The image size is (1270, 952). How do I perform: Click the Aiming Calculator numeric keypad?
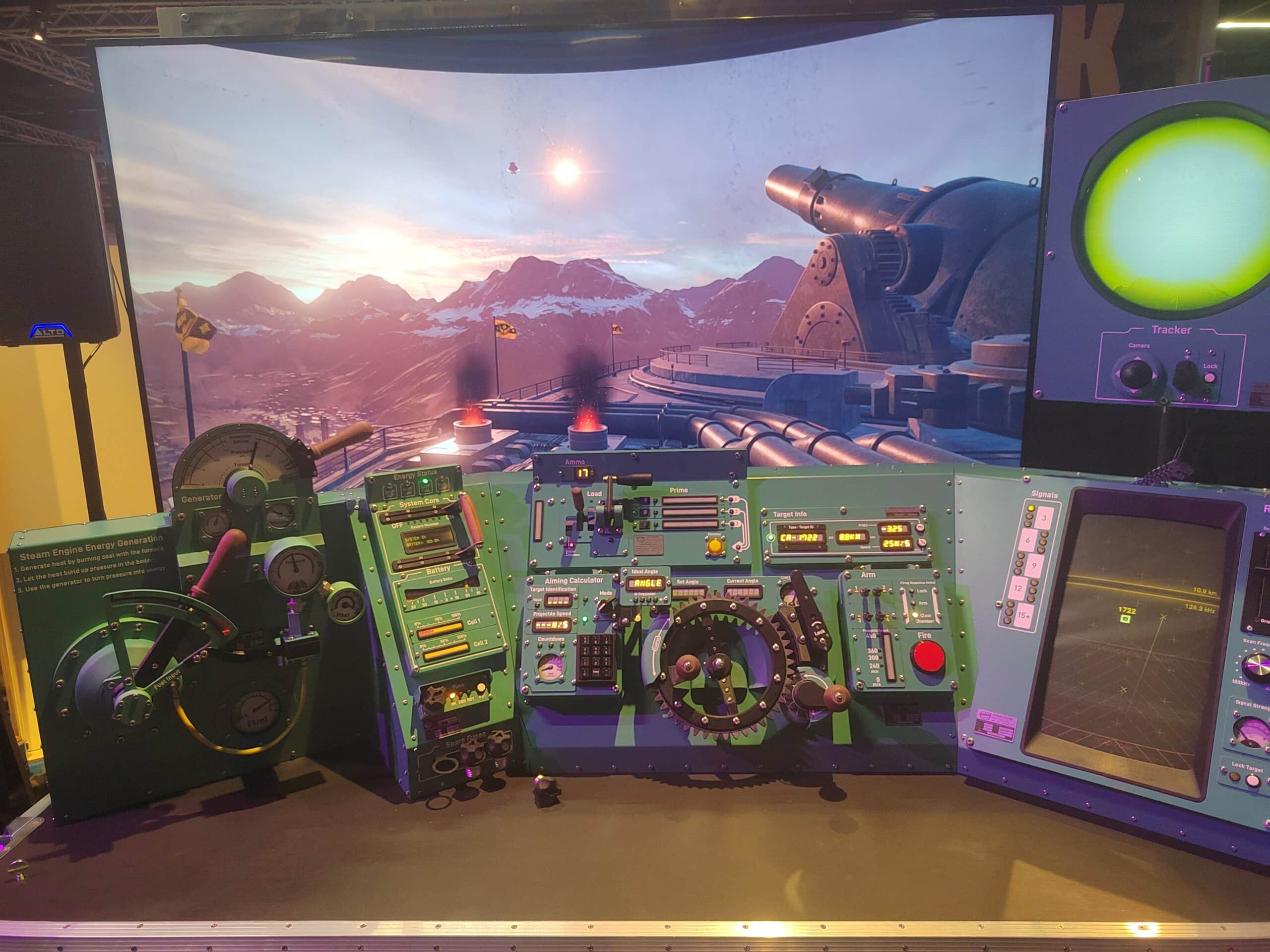[x=596, y=658]
